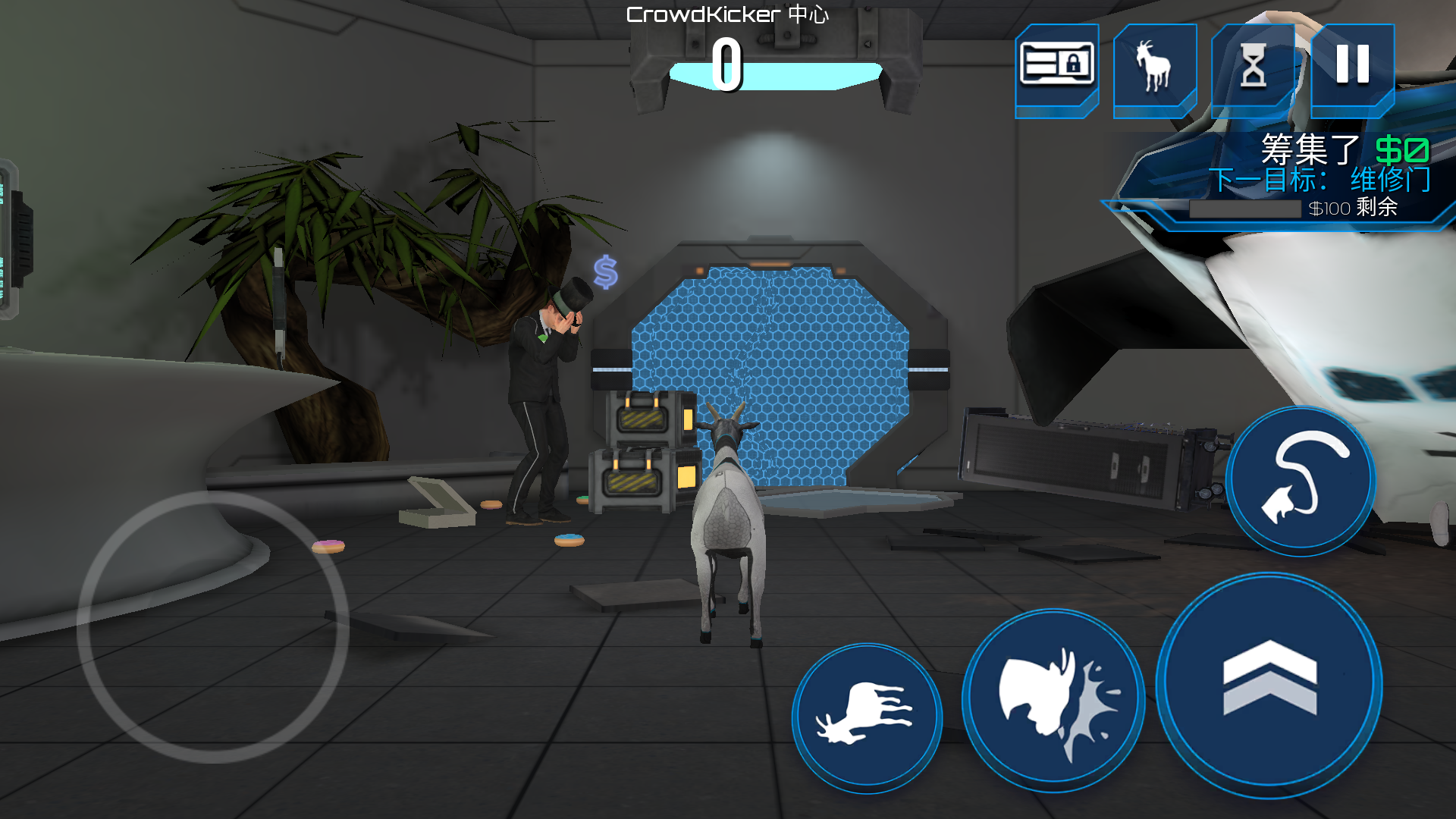Pause the game

(1352, 66)
